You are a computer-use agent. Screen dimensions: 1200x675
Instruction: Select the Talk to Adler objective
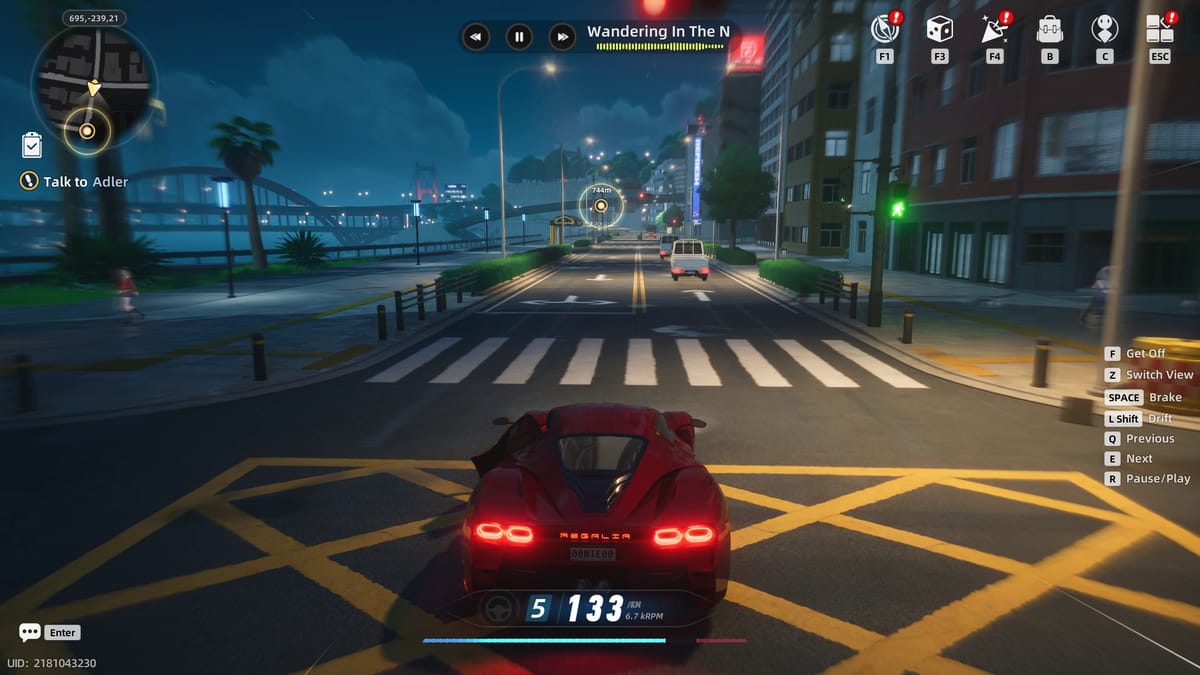pos(72,182)
